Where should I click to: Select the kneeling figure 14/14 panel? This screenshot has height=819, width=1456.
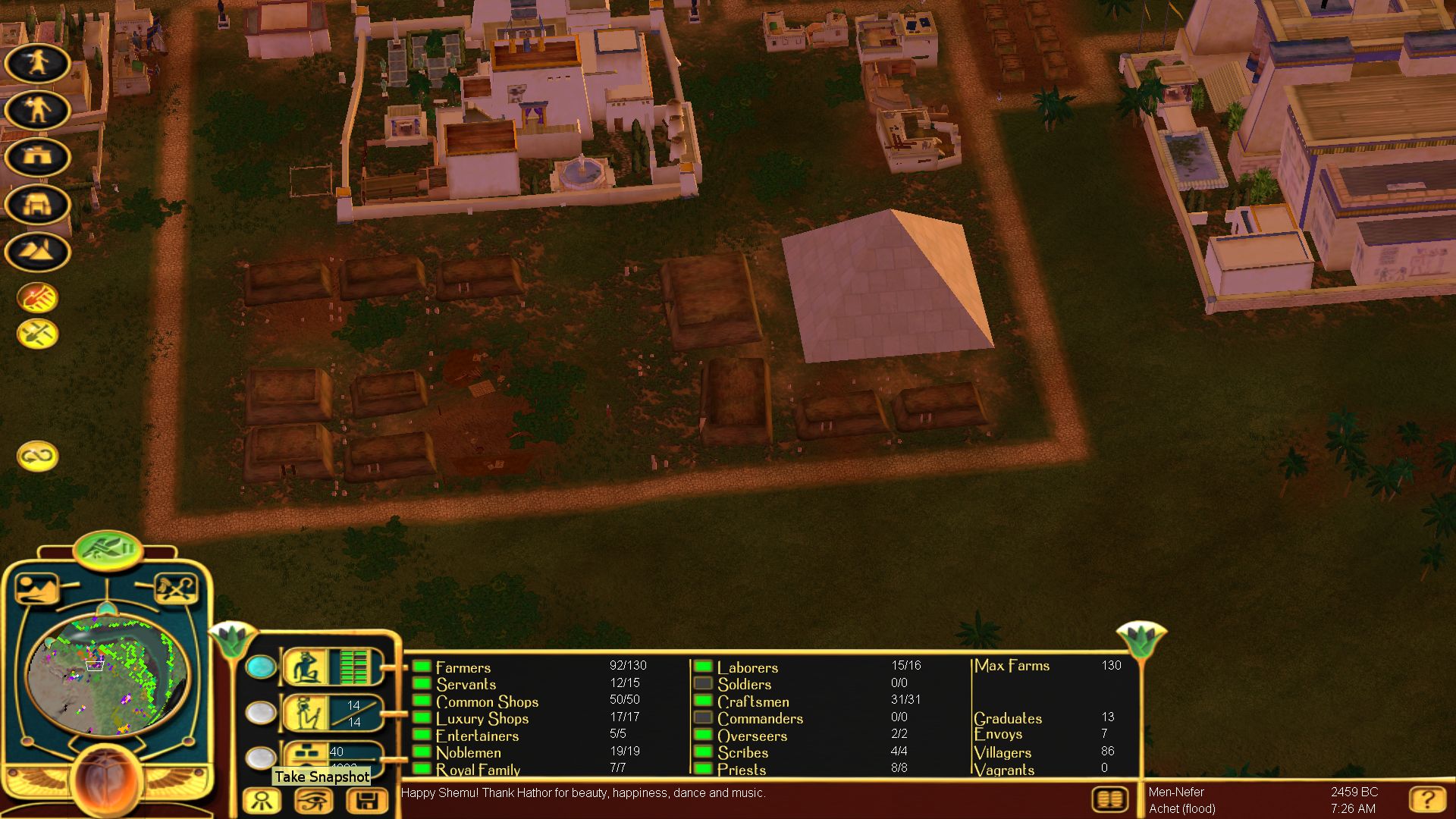click(331, 713)
